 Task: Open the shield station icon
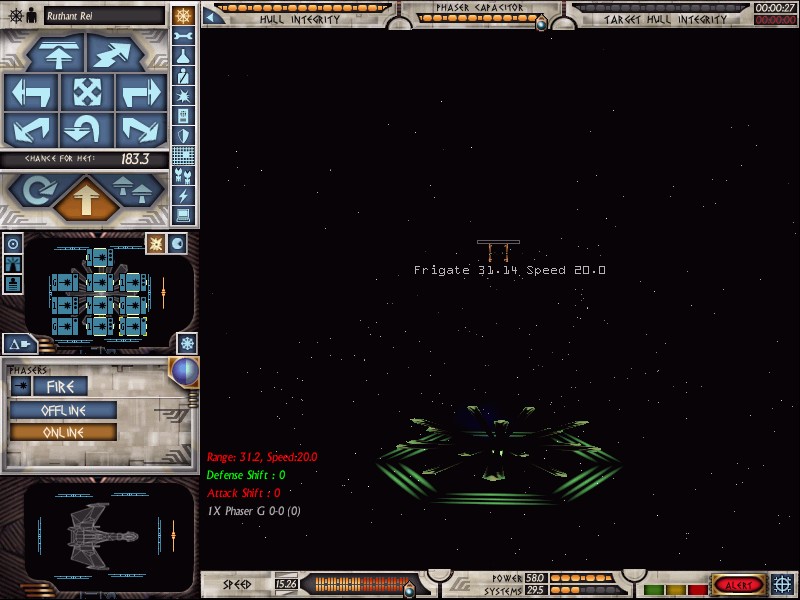[183, 136]
